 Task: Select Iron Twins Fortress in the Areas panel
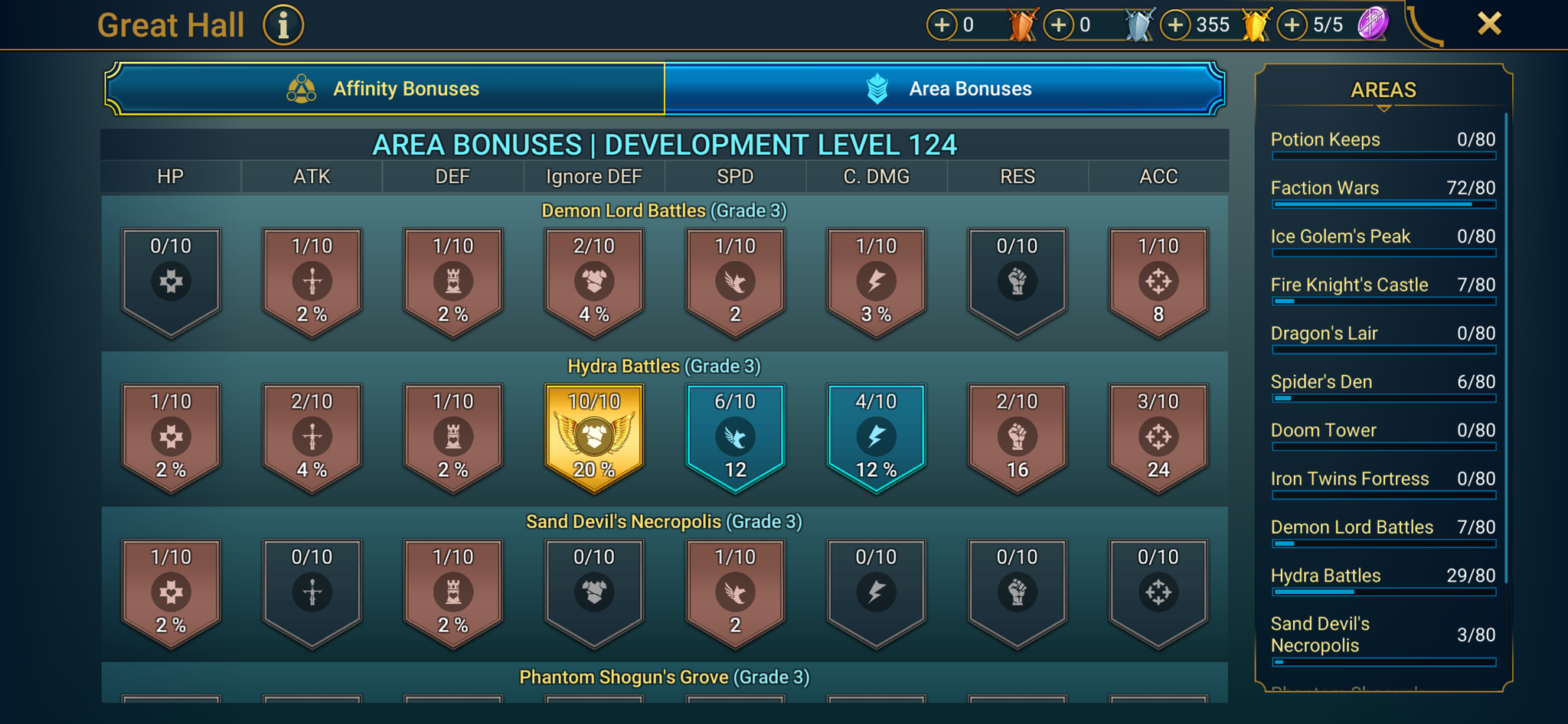pos(1382,478)
